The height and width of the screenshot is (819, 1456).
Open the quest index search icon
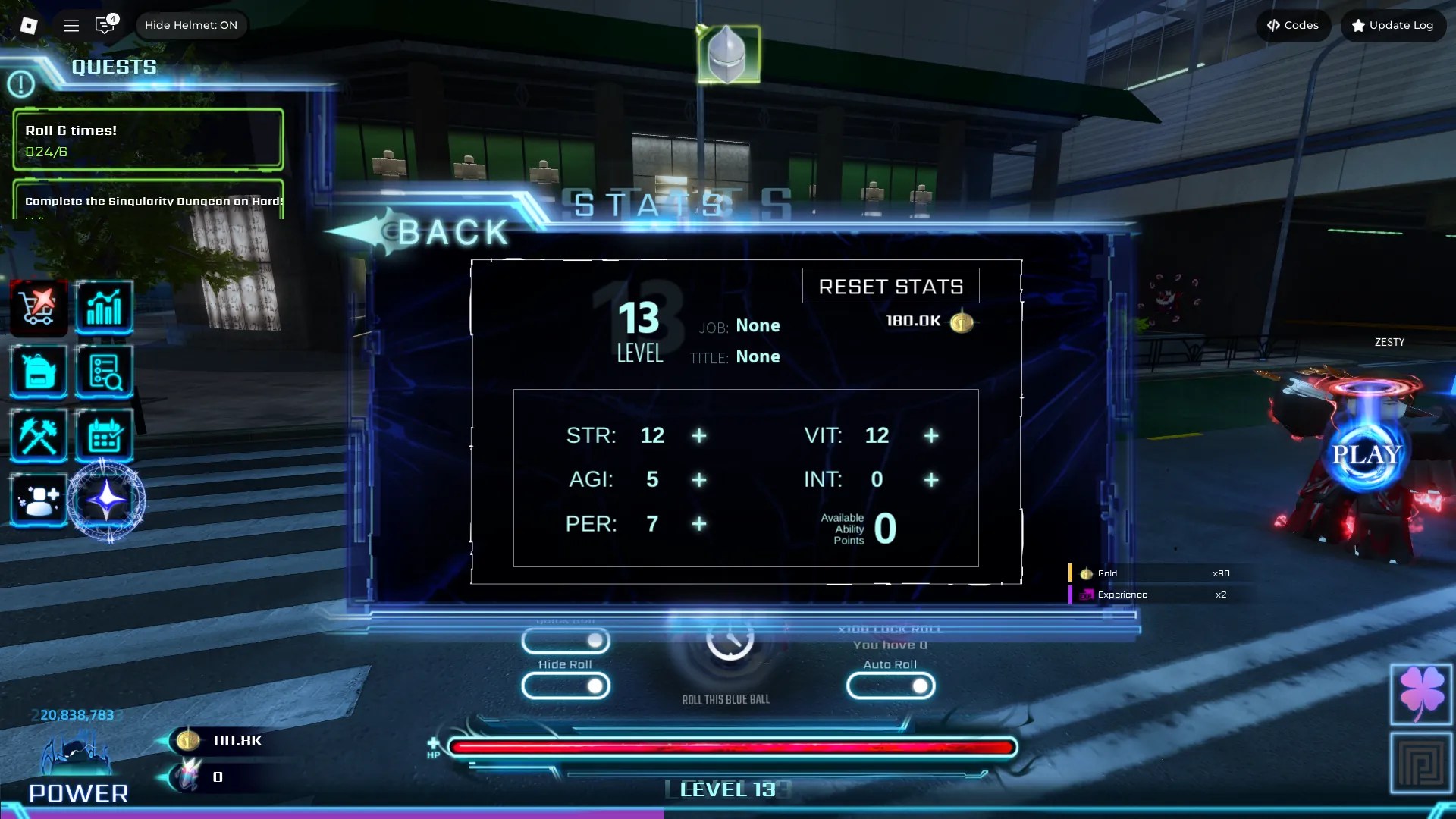pos(105,372)
